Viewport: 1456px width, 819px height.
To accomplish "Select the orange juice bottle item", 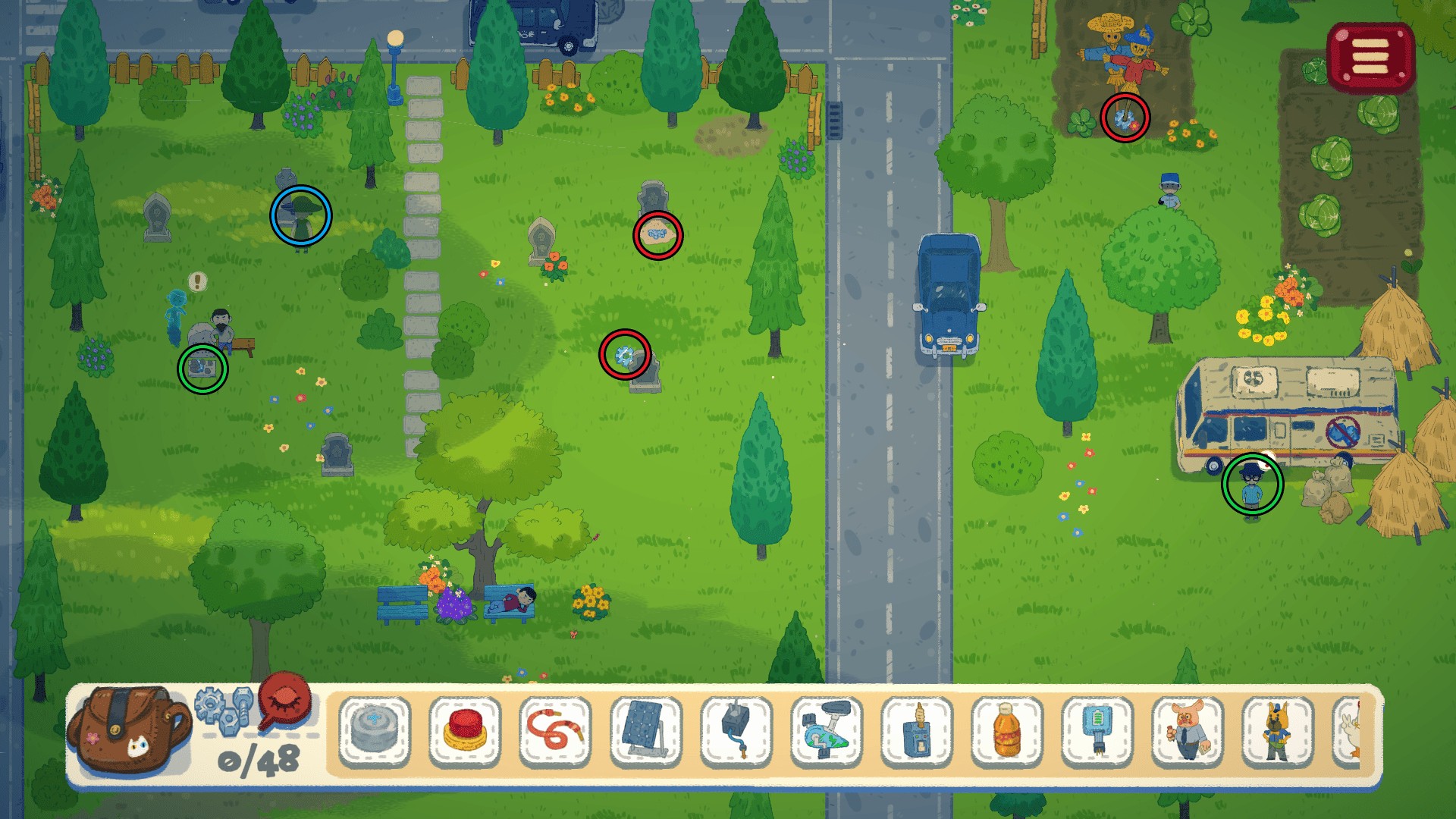I will click(1007, 731).
